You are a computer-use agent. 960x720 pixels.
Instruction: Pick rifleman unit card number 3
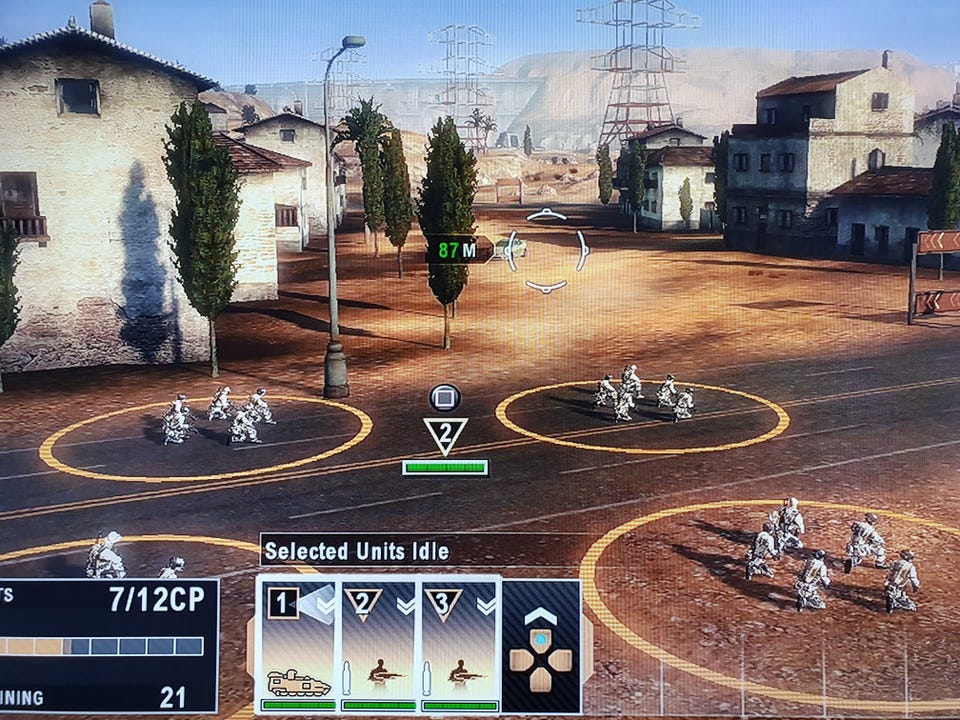tap(458, 643)
